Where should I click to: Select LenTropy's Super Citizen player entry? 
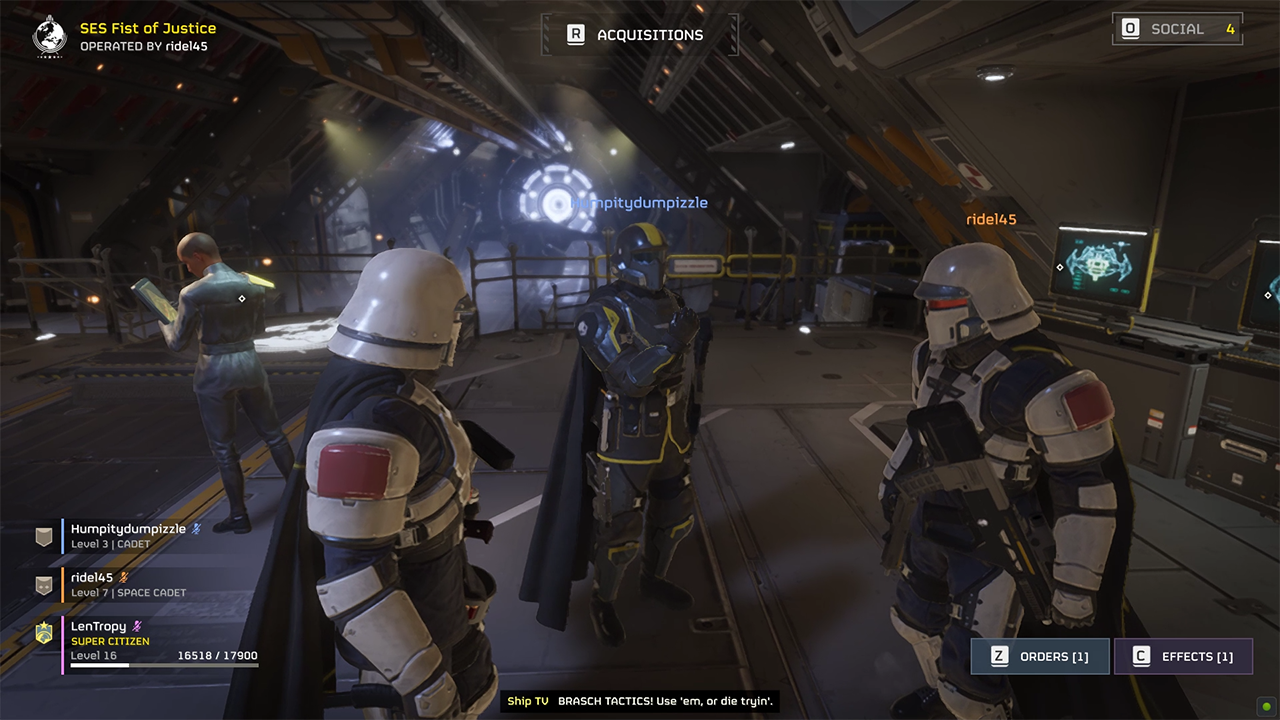point(150,641)
